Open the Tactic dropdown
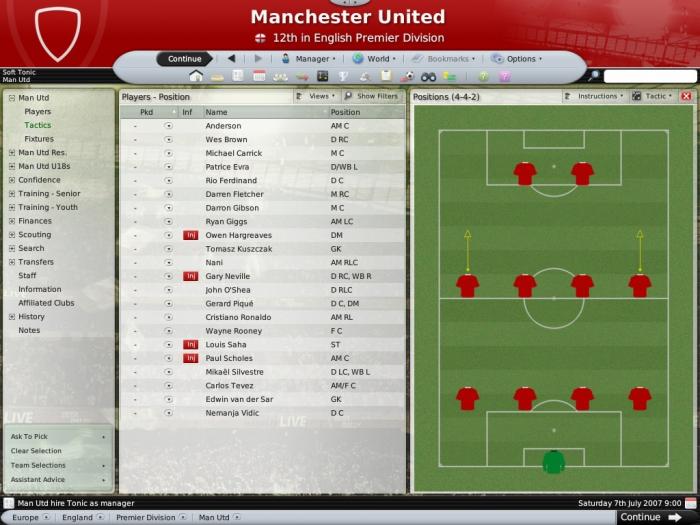This screenshot has width=700, height=525. (656, 96)
